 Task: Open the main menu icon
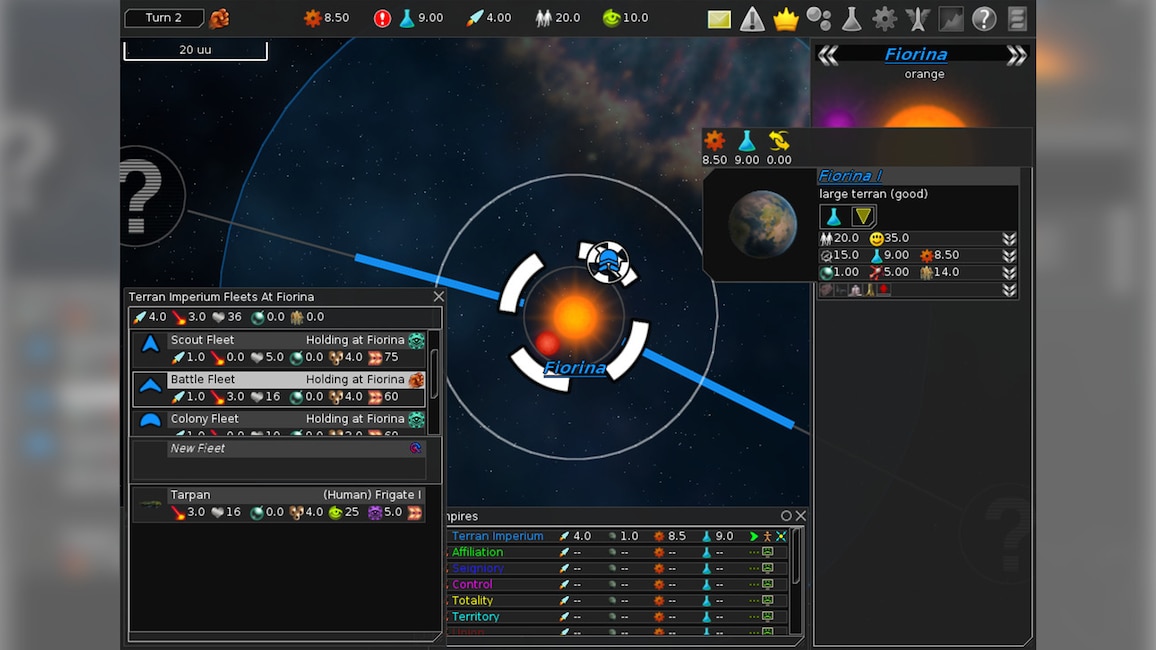1017,19
